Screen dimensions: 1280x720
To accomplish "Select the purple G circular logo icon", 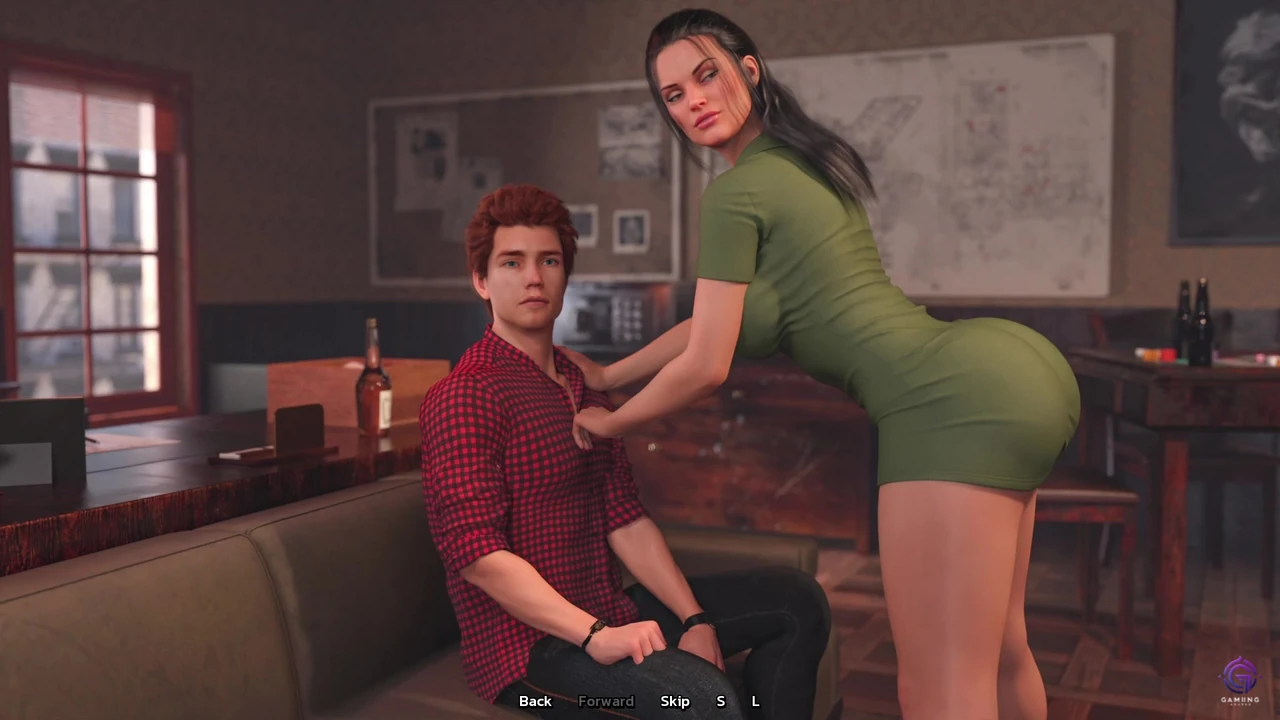I will [x=1240, y=676].
